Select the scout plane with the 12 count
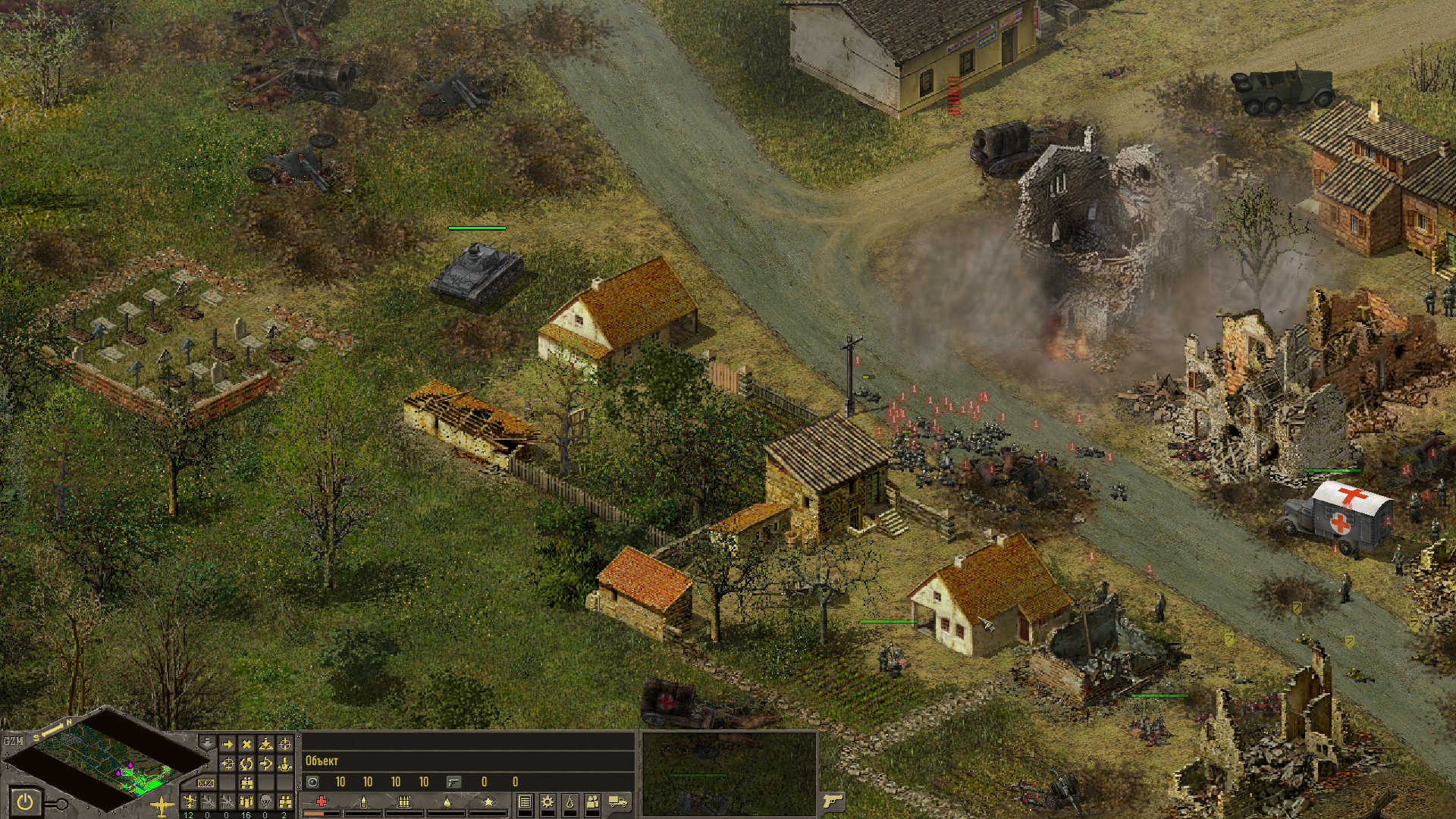1456x819 pixels. tap(189, 802)
